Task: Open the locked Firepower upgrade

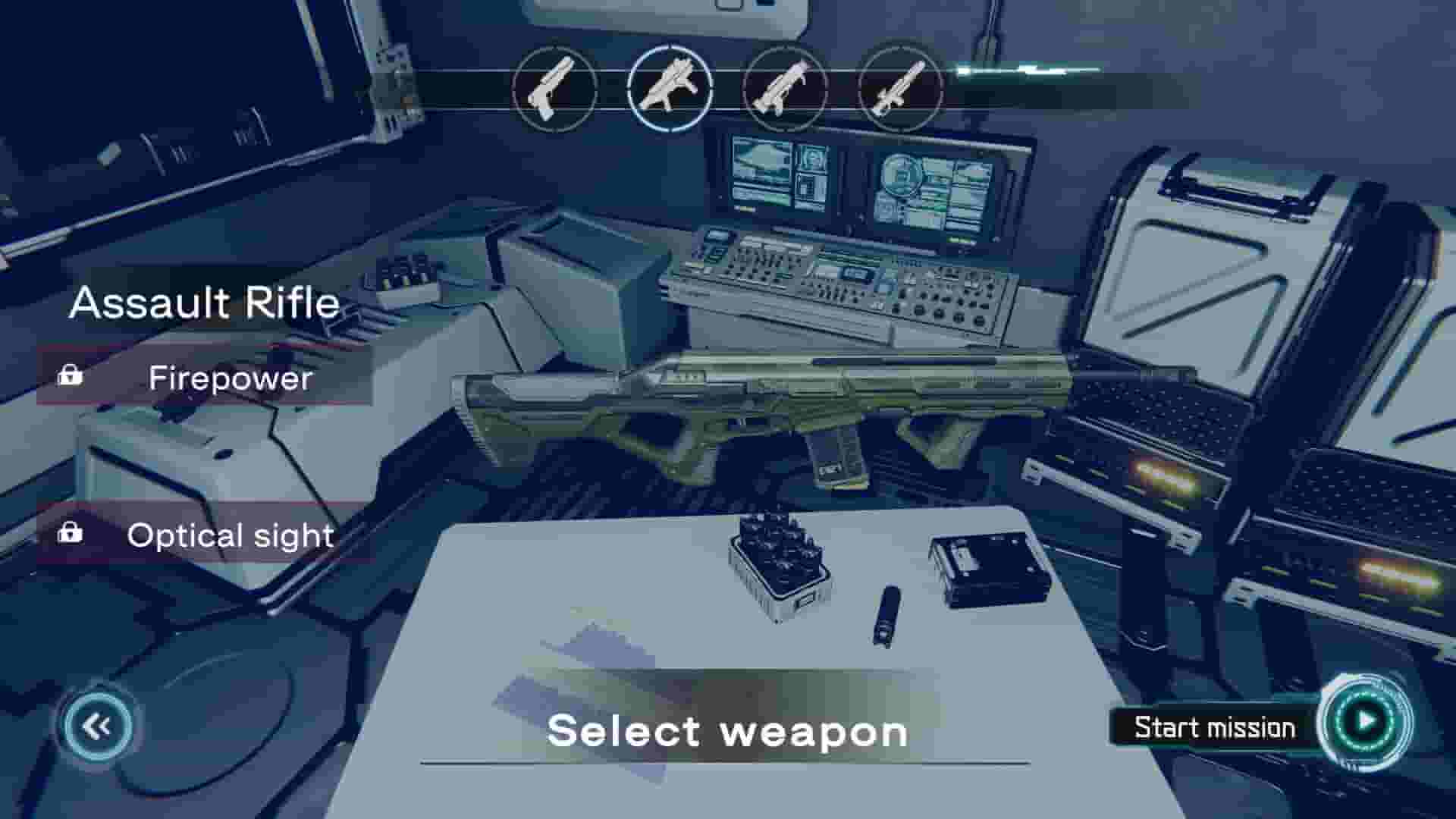Action: (205, 378)
